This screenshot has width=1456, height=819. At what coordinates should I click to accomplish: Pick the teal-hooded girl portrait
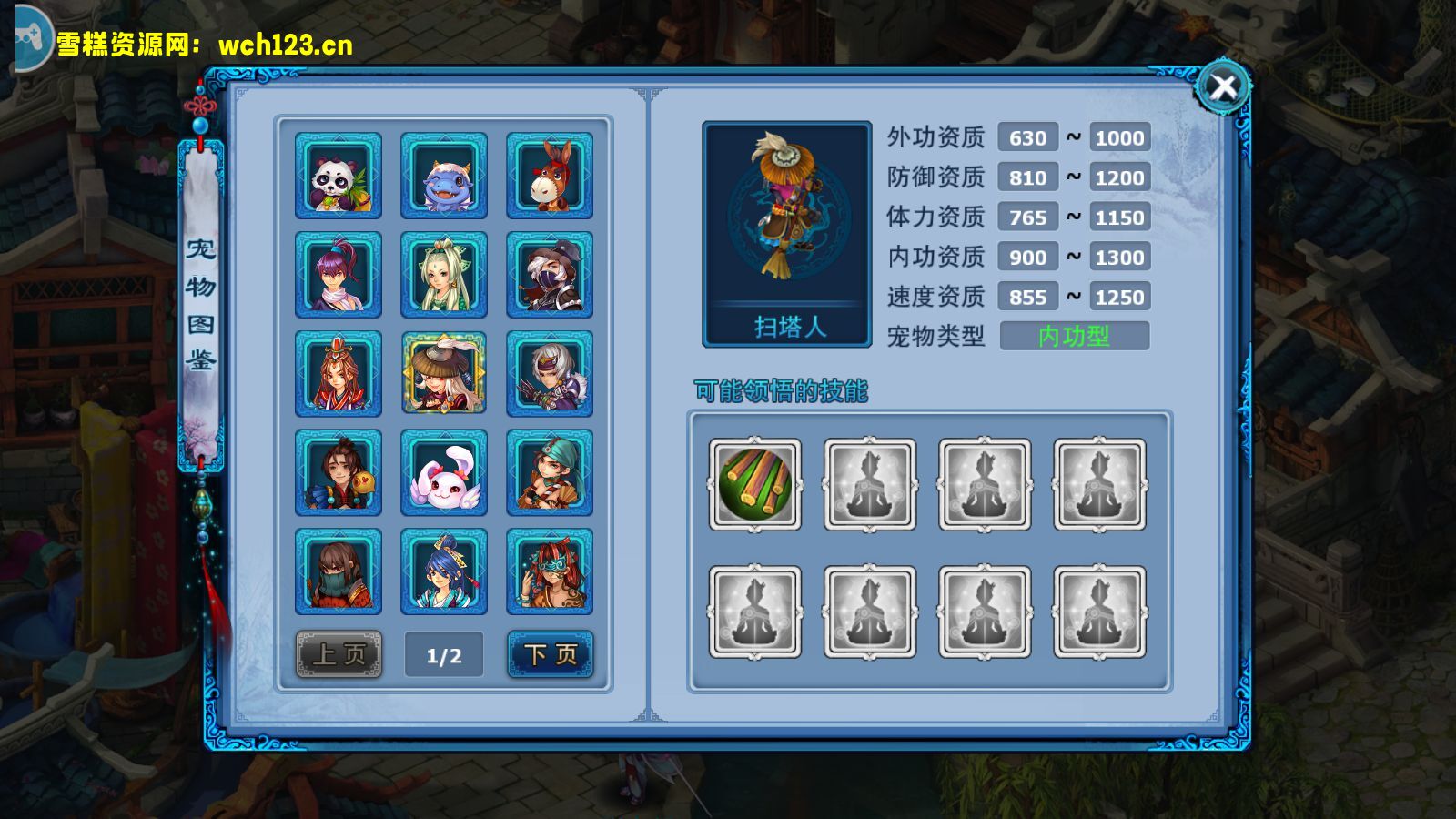coord(550,473)
